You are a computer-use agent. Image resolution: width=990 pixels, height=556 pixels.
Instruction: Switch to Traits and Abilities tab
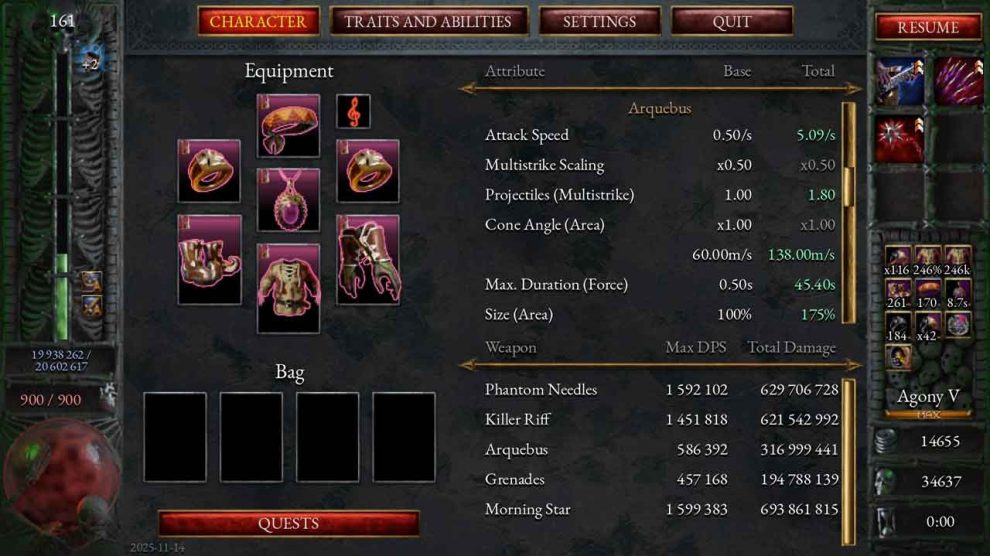click(x=427, y=21)
